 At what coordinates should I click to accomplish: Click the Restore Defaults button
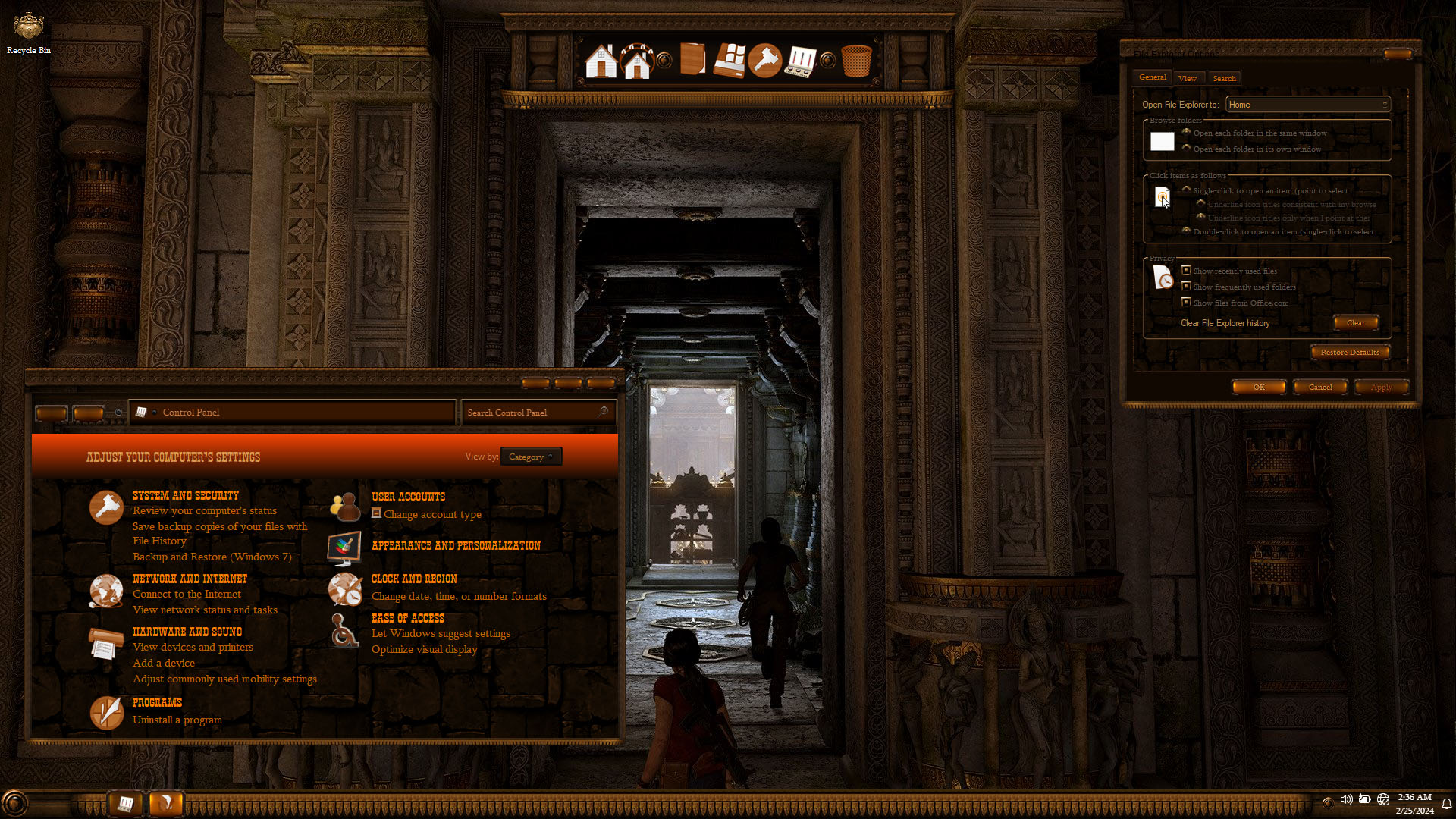(1349, 352)
